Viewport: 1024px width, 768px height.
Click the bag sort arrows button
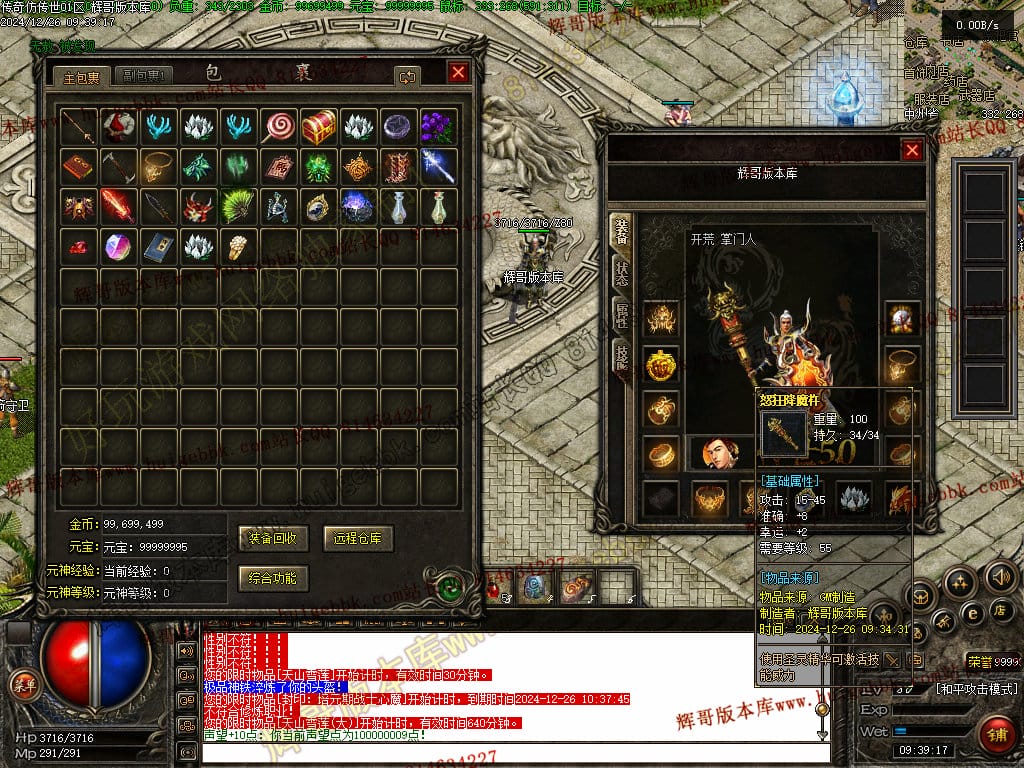(407, 76)
